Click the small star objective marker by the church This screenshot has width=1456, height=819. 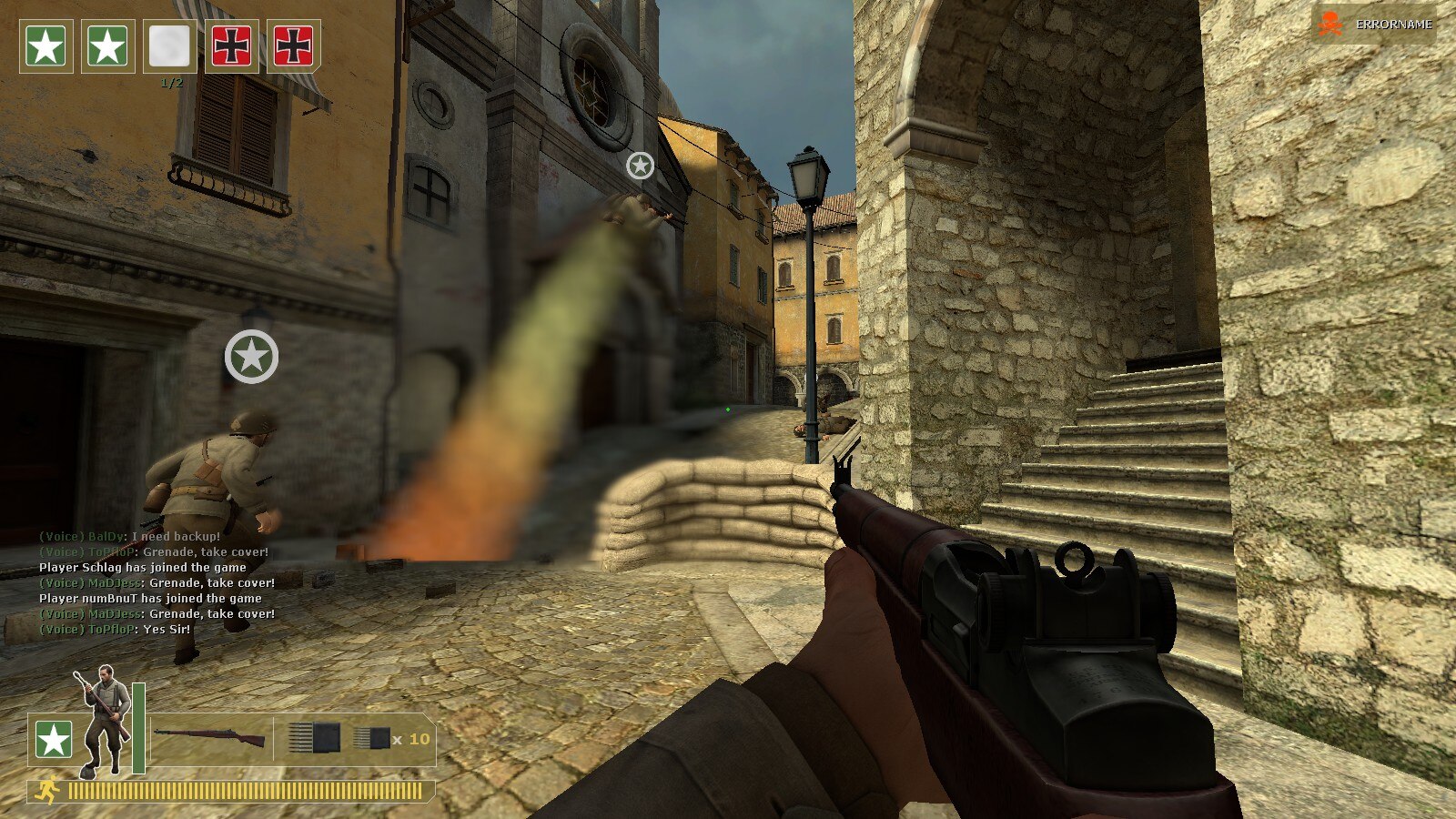[x=640, y=166]
